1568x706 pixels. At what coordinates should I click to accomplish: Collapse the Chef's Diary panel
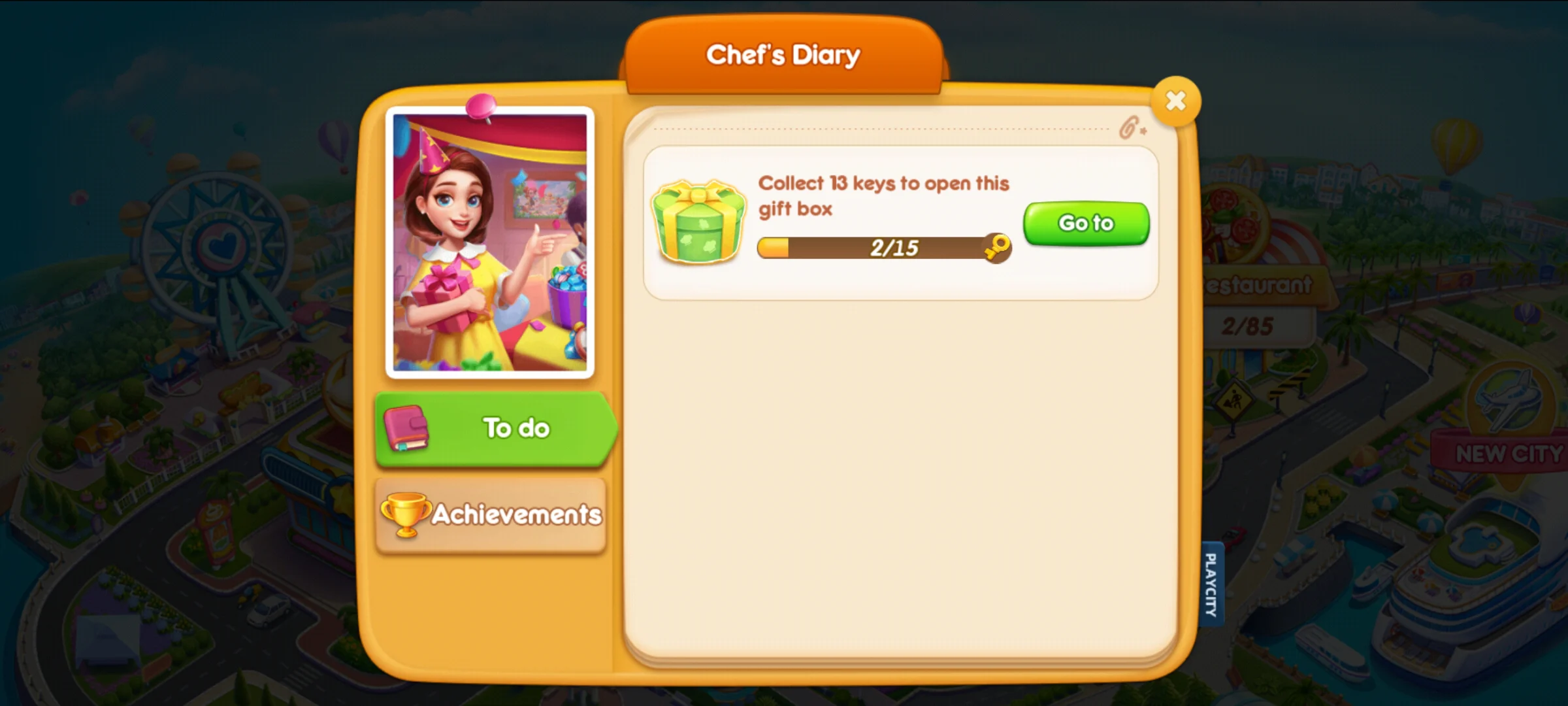pos(1175,99)
